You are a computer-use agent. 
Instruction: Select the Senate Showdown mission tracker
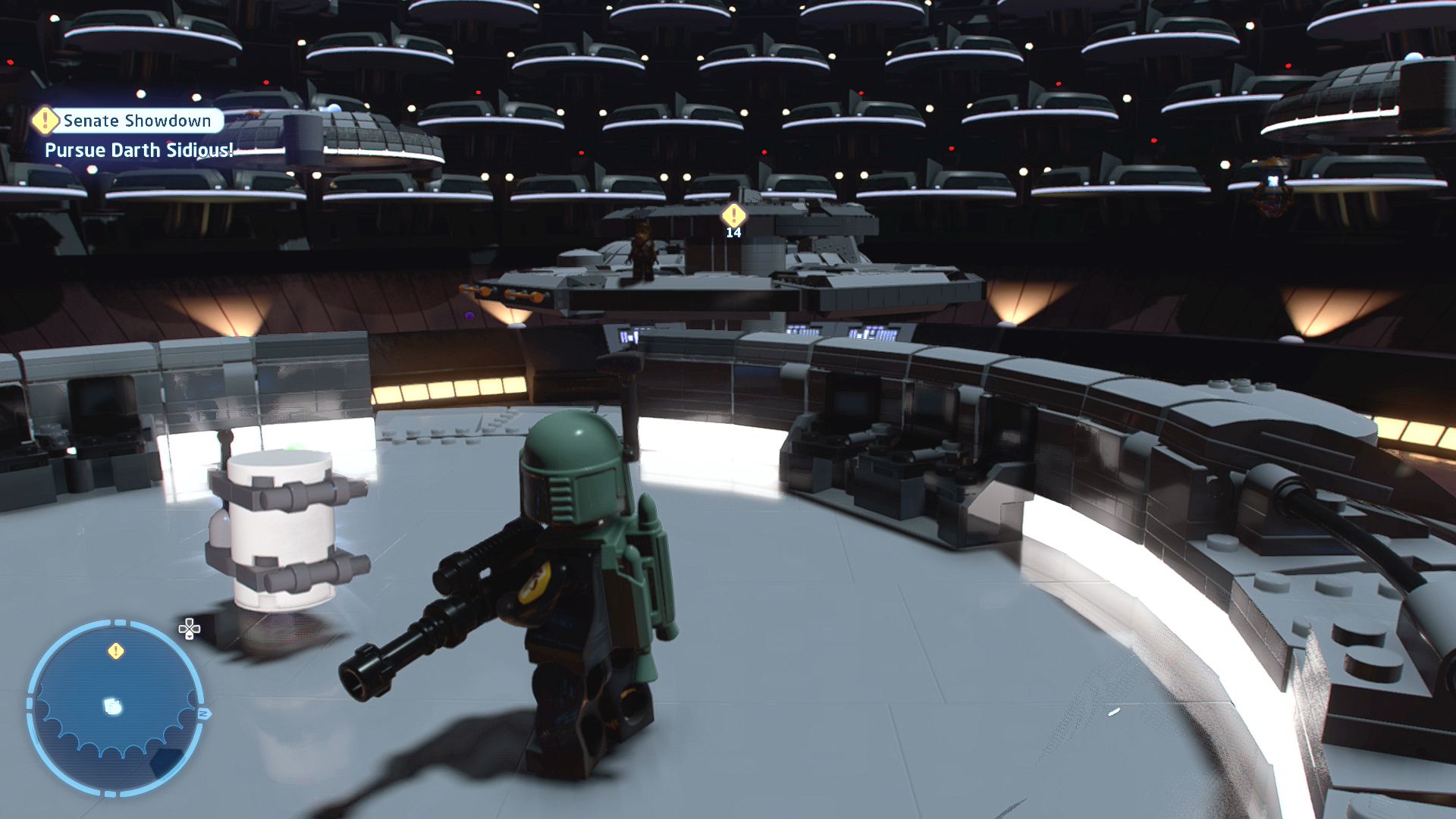129,121
